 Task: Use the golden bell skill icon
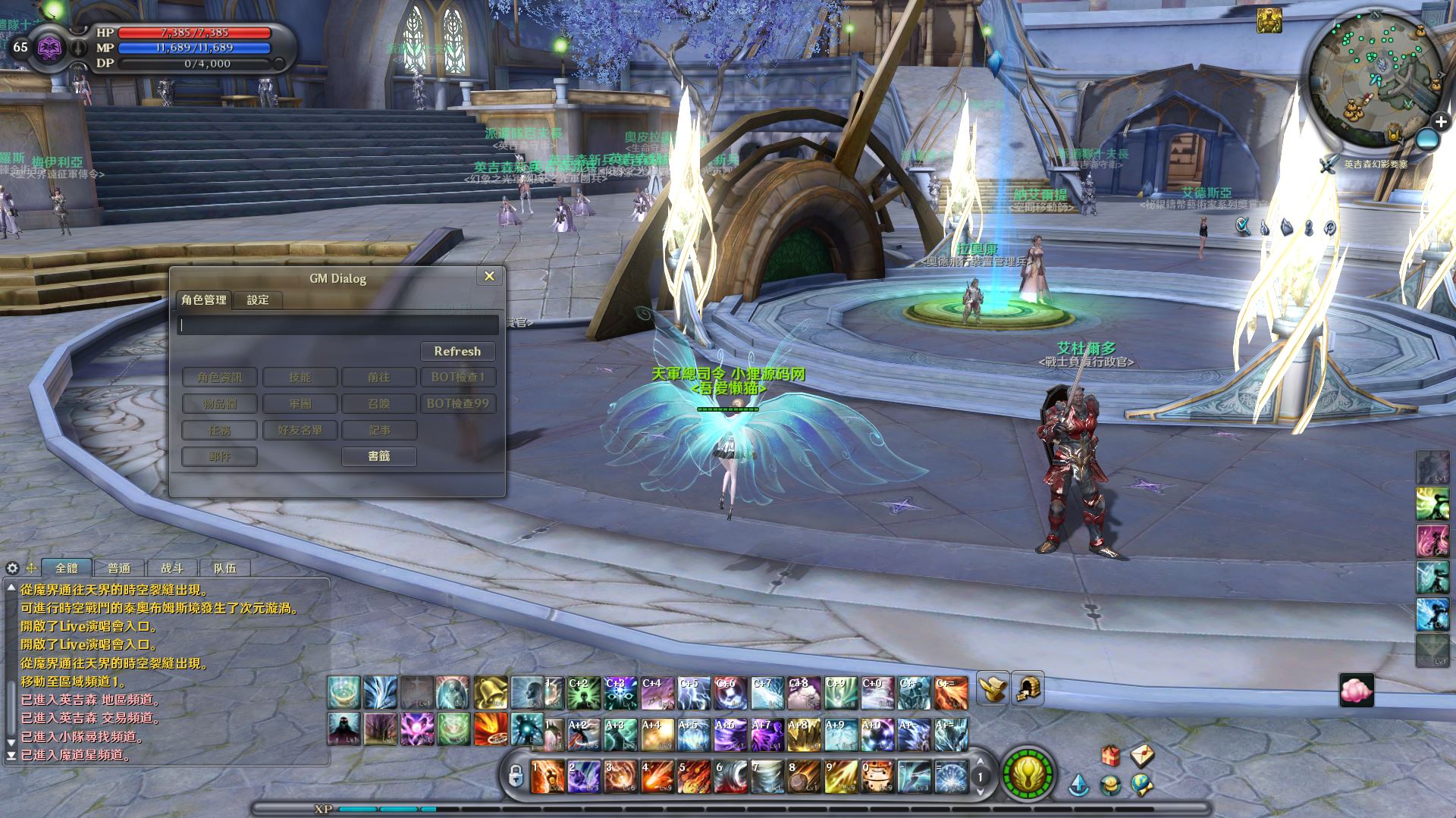point(491,692)
